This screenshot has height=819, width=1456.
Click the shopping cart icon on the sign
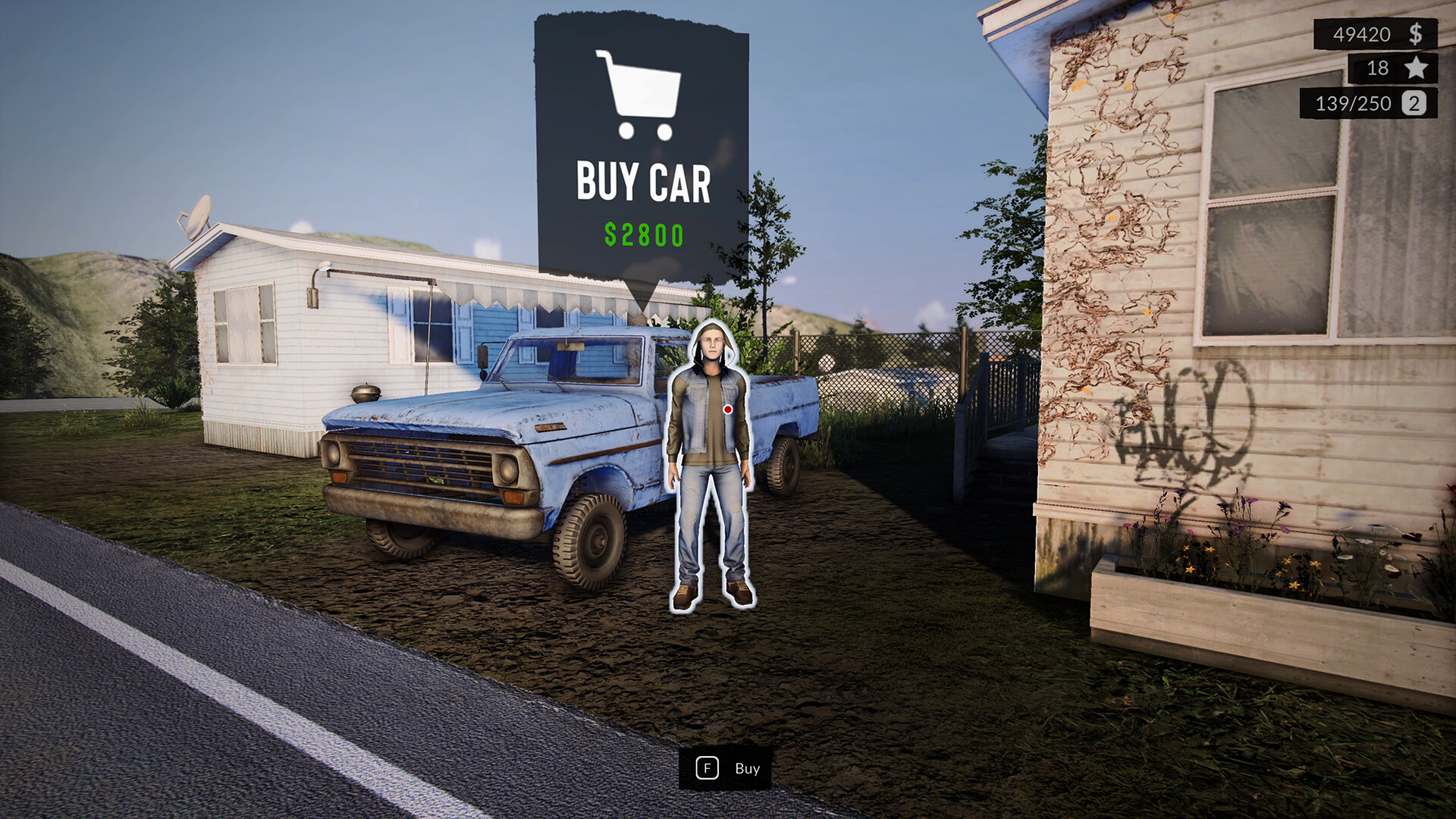point(641,95)
